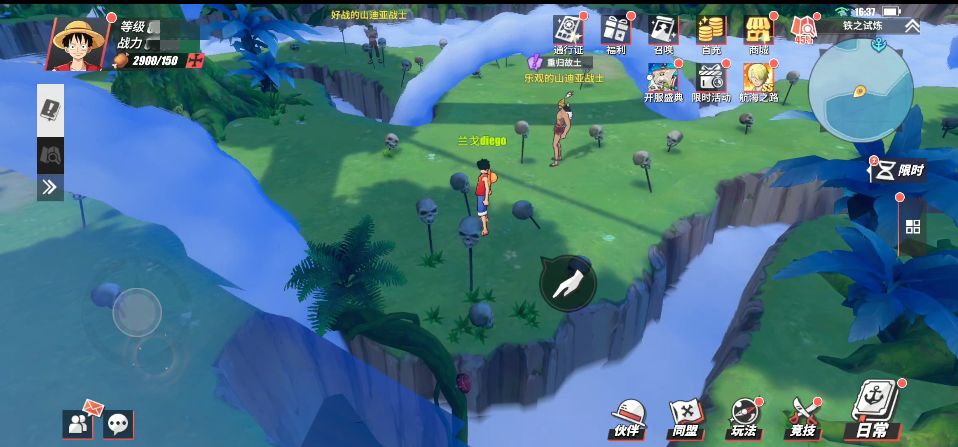Select the map search tab on left
The image size is (958, 447).
[50, 155]
